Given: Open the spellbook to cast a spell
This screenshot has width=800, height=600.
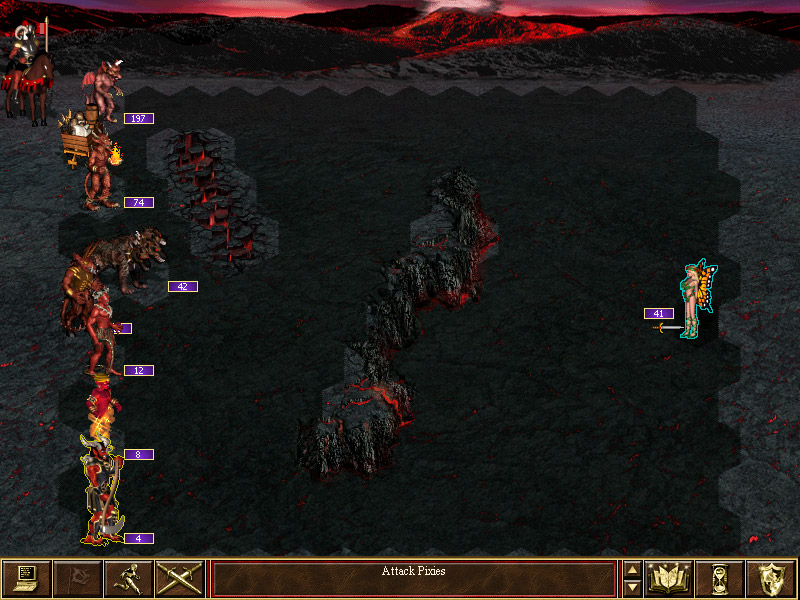Looking at the screenshot, I should click(x=670, y=578).
